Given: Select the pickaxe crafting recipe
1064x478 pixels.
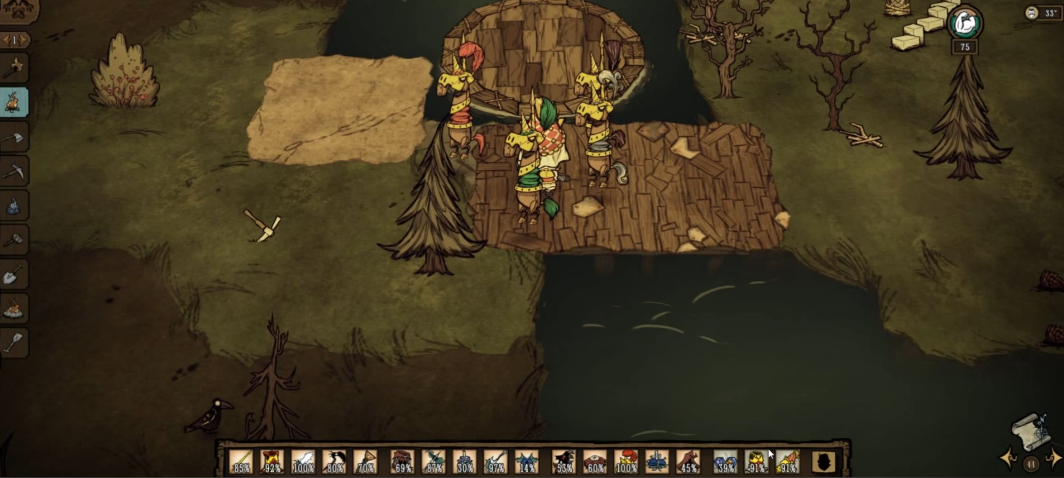Looking at the screenshot, I should (x=15, y=171).
